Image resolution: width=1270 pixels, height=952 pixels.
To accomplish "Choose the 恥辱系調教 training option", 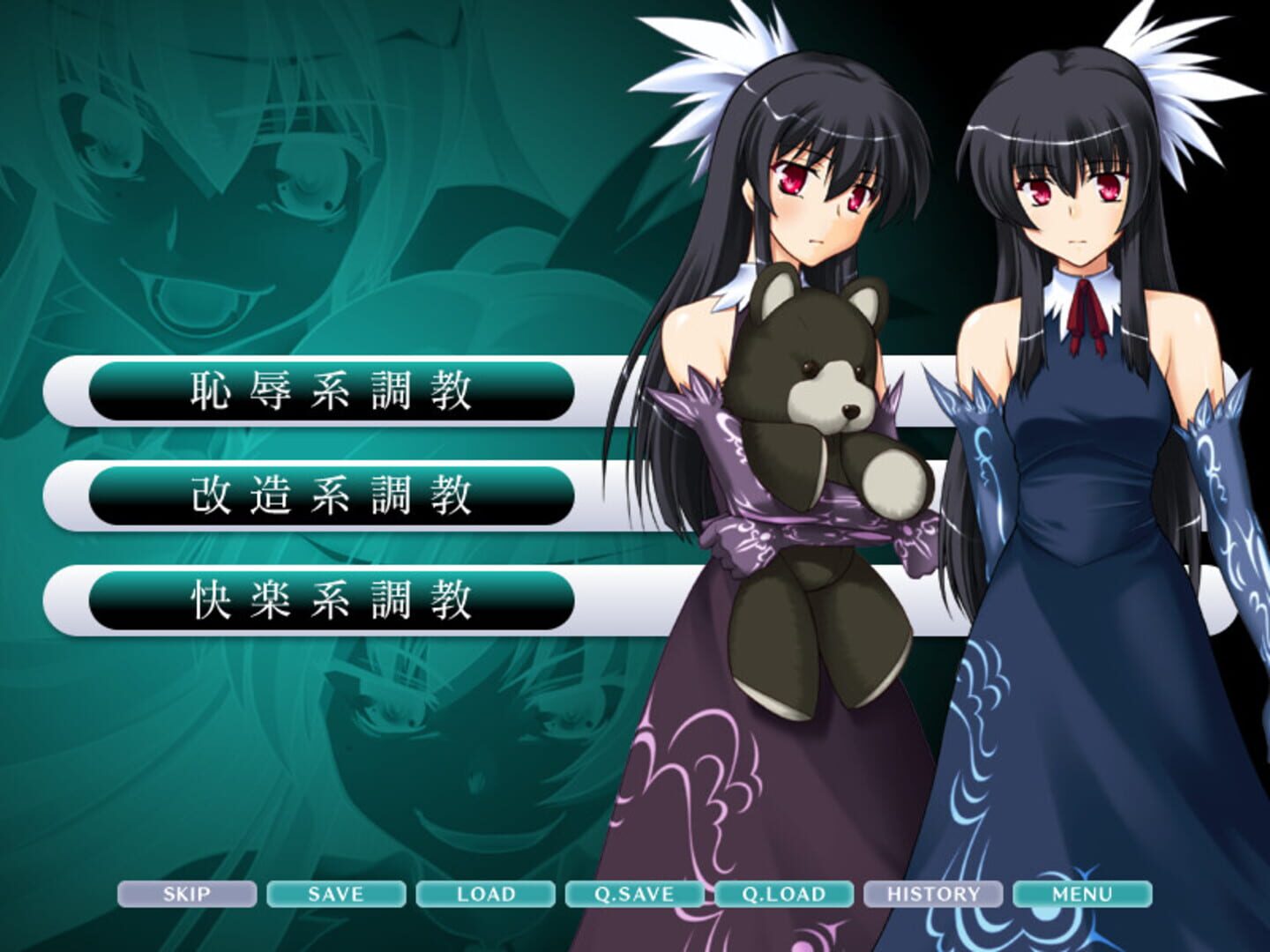I will click(331, 396).
